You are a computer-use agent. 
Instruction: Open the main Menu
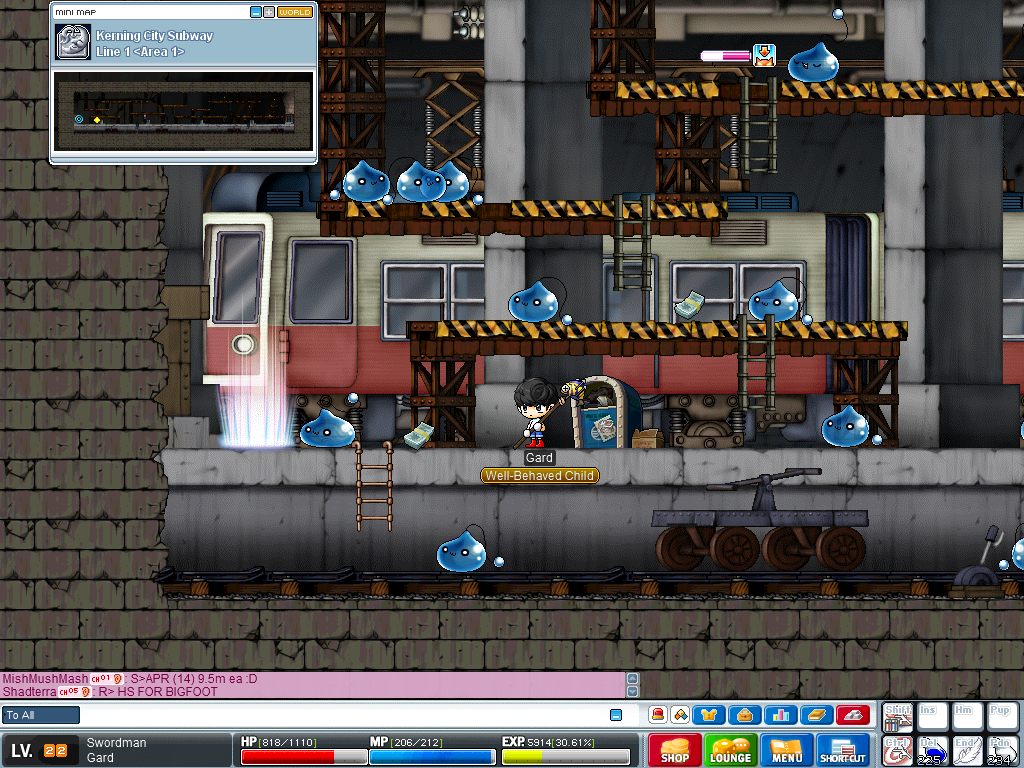tap(786, 750)
